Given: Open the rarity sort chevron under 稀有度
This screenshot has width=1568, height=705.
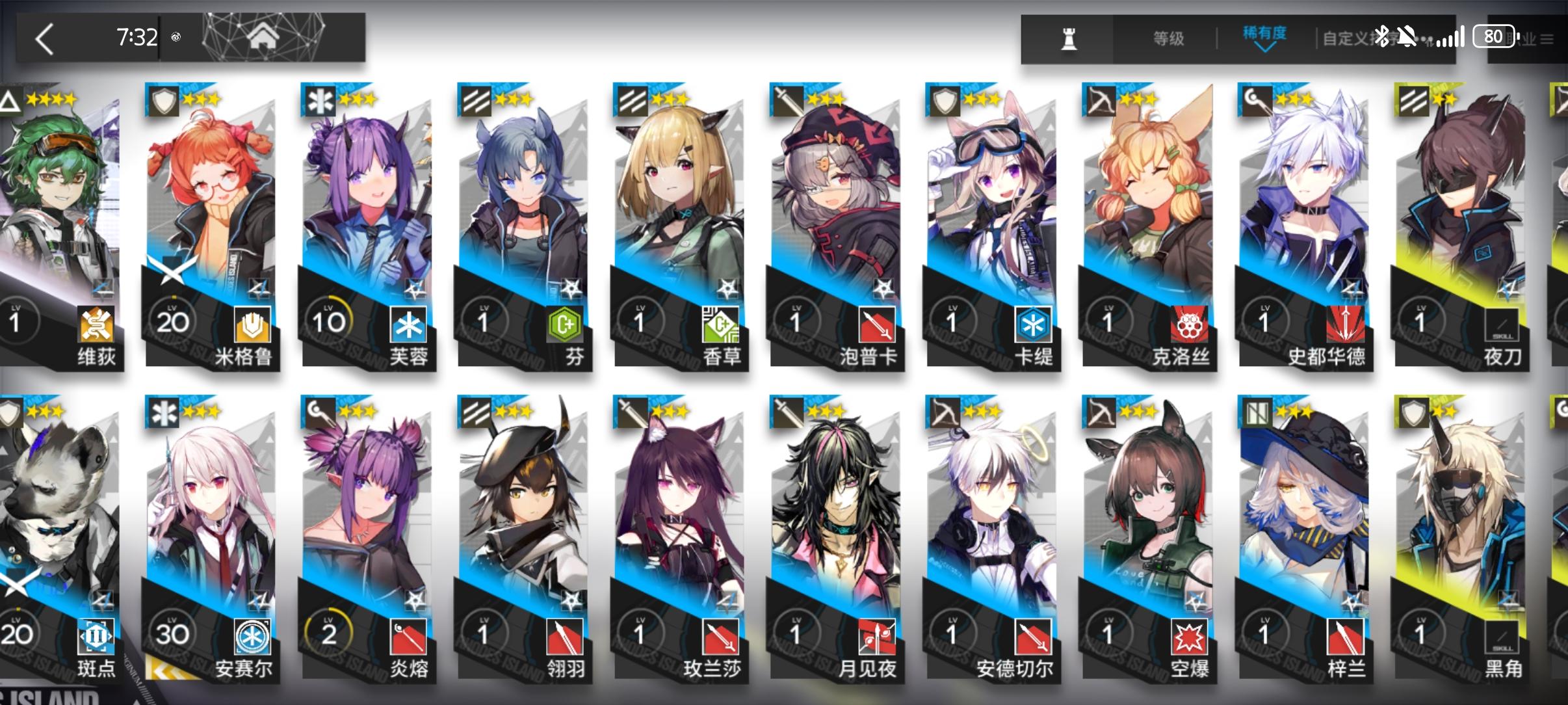Looking at the screenshot, I should point(1266,47).
